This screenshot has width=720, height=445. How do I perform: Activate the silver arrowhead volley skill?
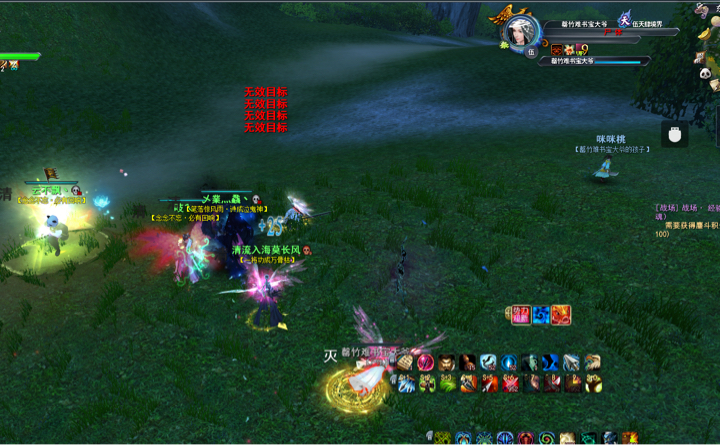571,363
